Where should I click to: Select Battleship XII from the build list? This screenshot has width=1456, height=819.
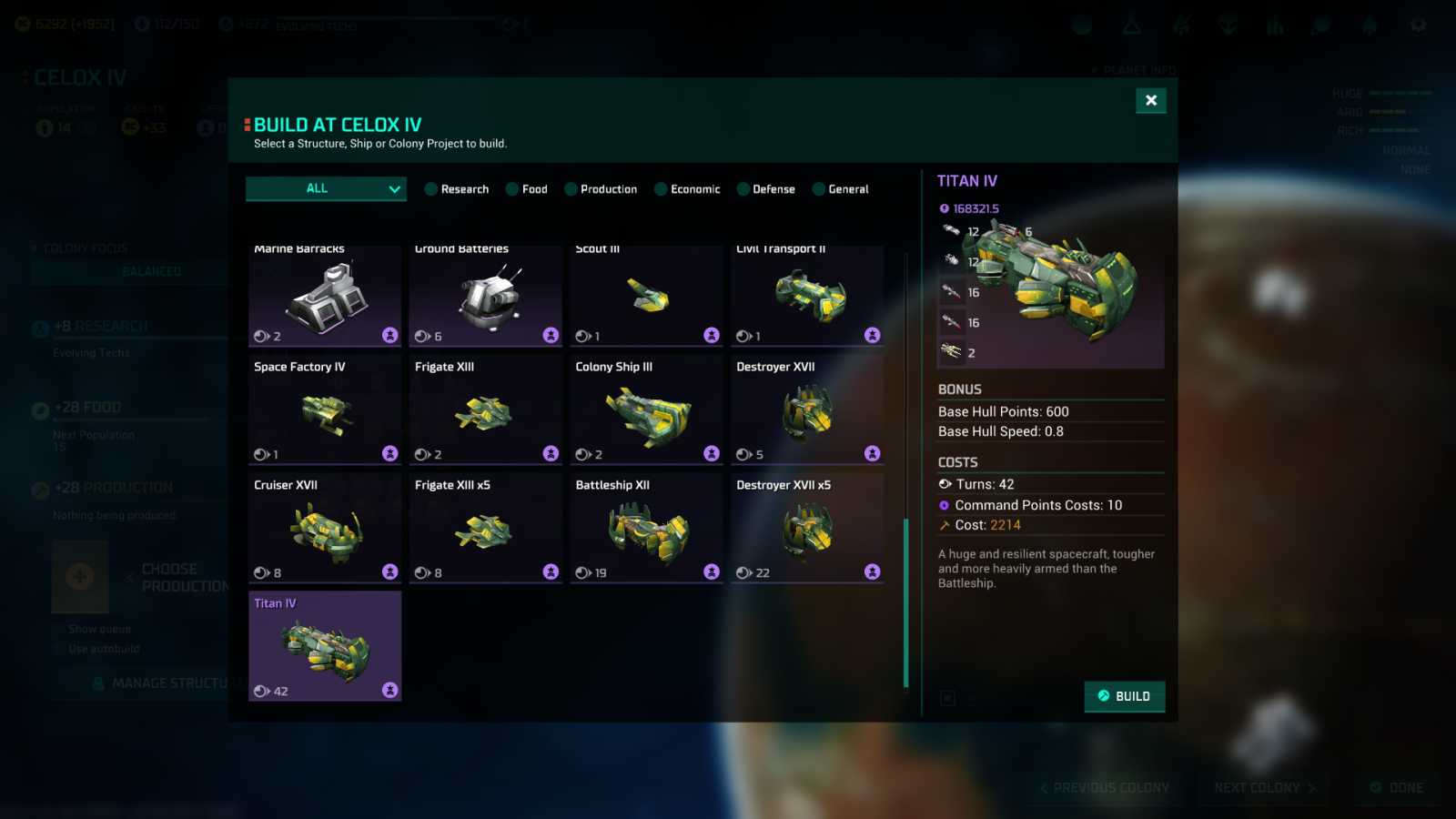[x=646, y=528]
